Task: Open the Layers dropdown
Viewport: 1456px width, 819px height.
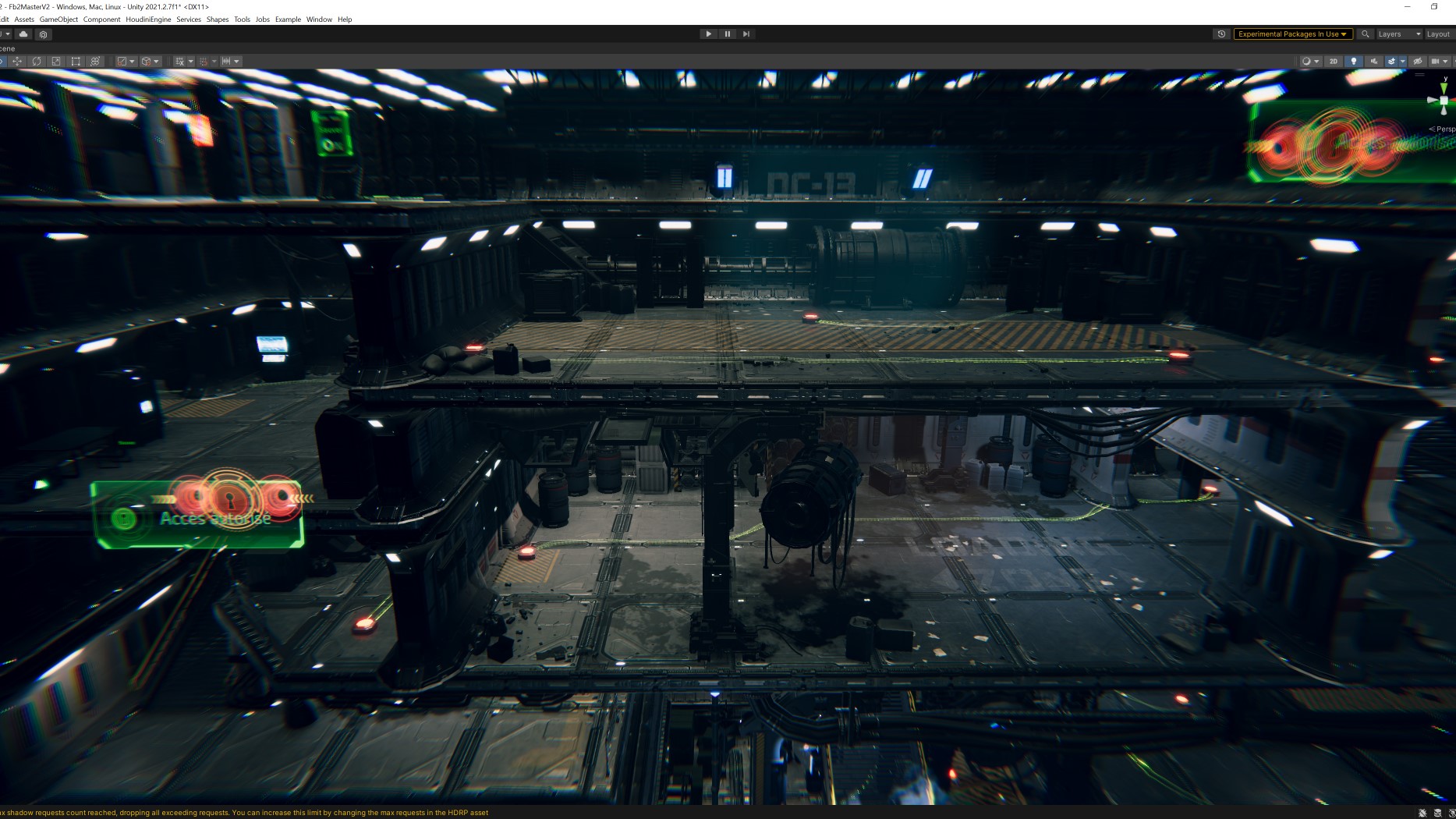Action: point(1398,34)
